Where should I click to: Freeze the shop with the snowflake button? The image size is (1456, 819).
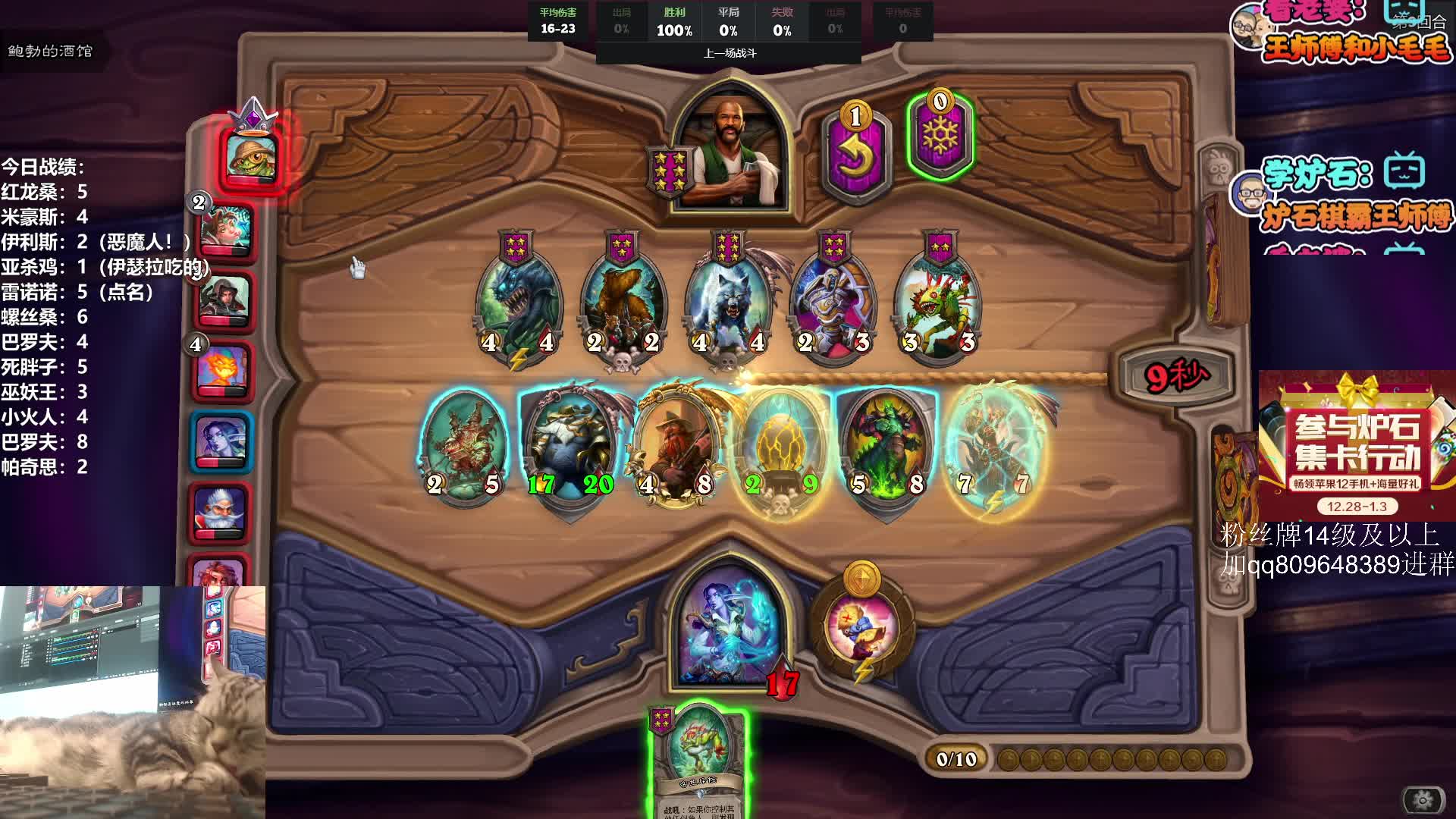(940, 138)
